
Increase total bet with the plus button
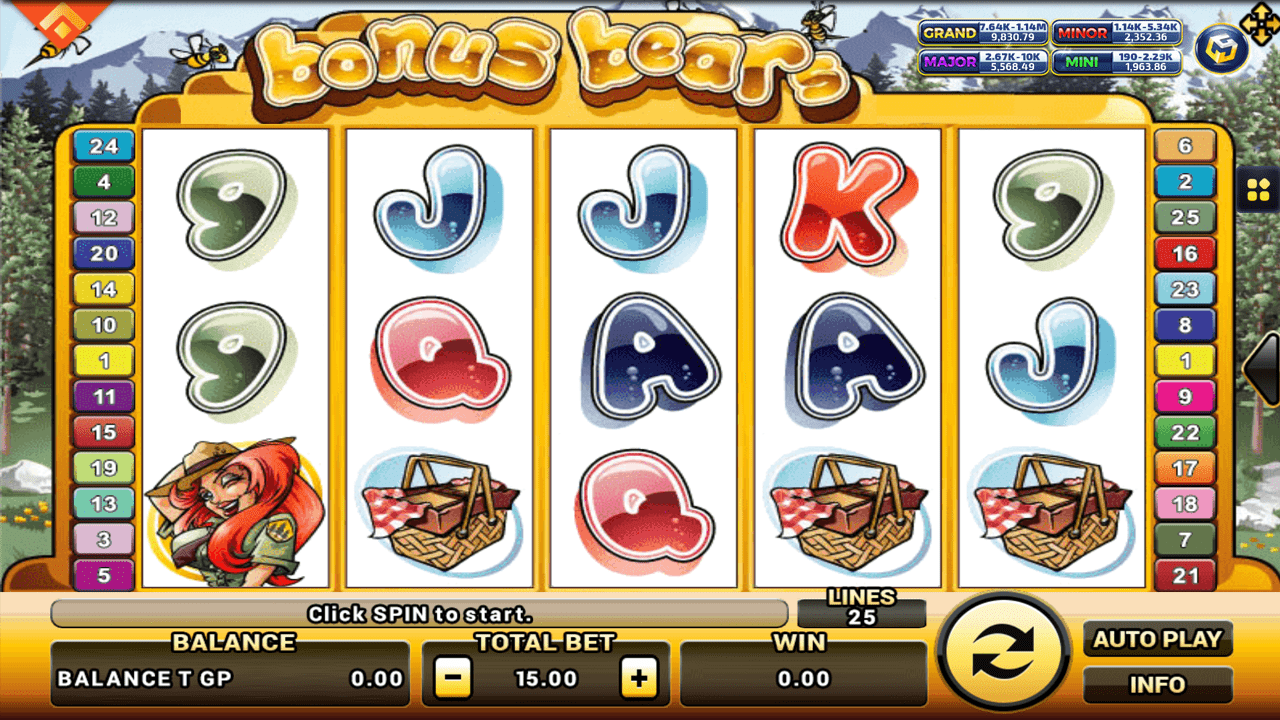pyautogui.click(x=639, y=679)
